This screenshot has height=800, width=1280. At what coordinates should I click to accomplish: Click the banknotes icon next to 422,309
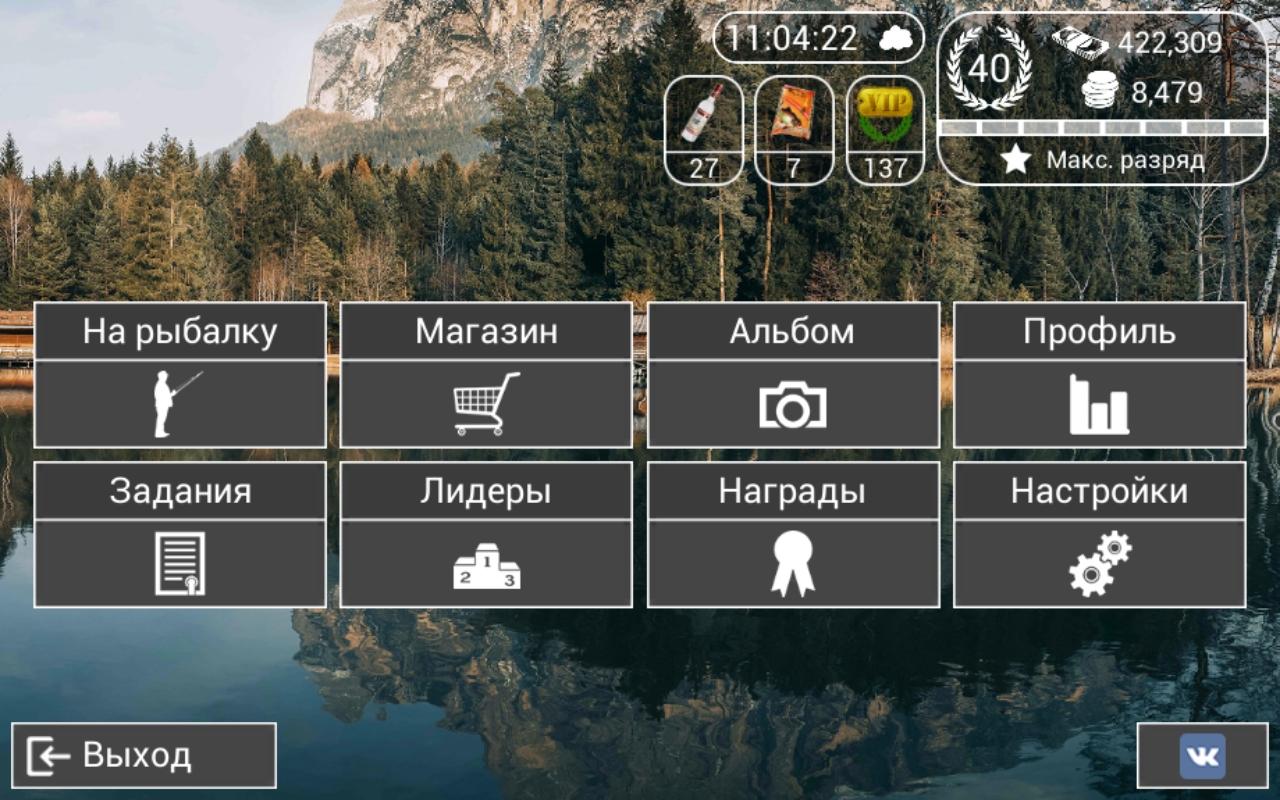[x=1079, y=42]
